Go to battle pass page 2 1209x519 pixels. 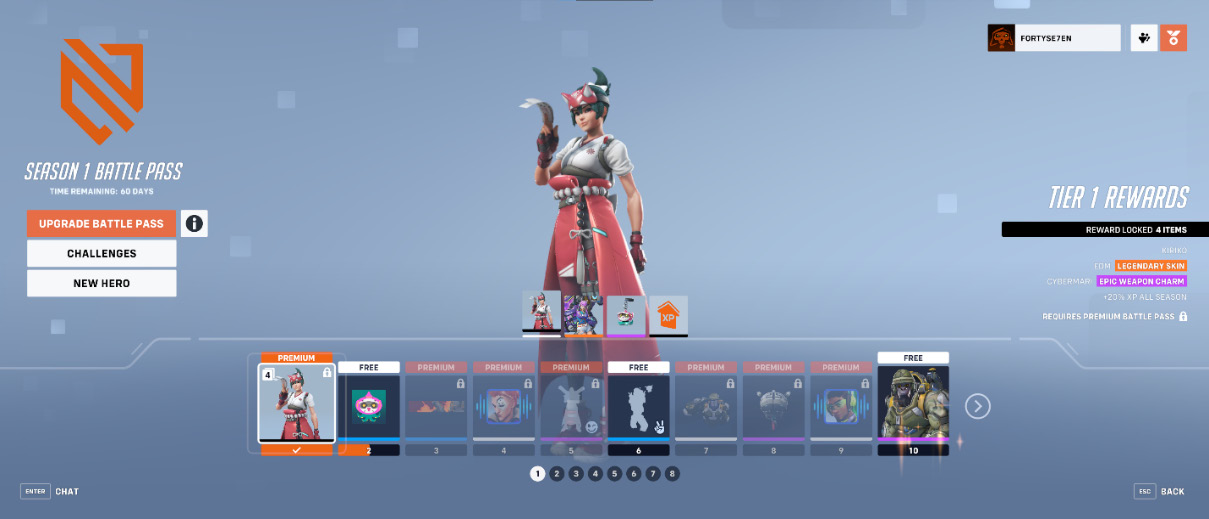(x=557, y=473)
